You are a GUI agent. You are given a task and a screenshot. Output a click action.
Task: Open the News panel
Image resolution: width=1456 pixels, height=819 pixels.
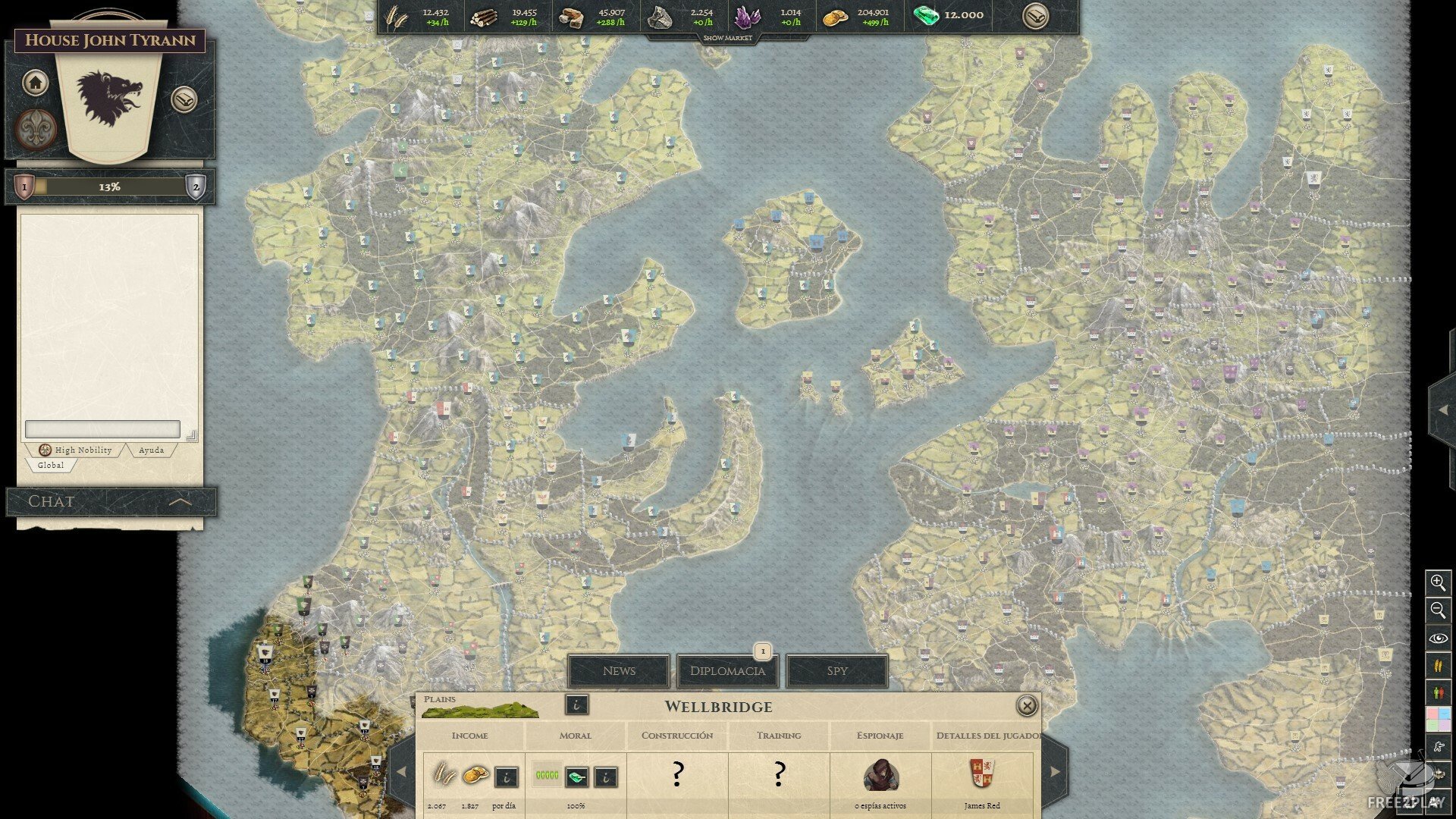pos(619,671)
